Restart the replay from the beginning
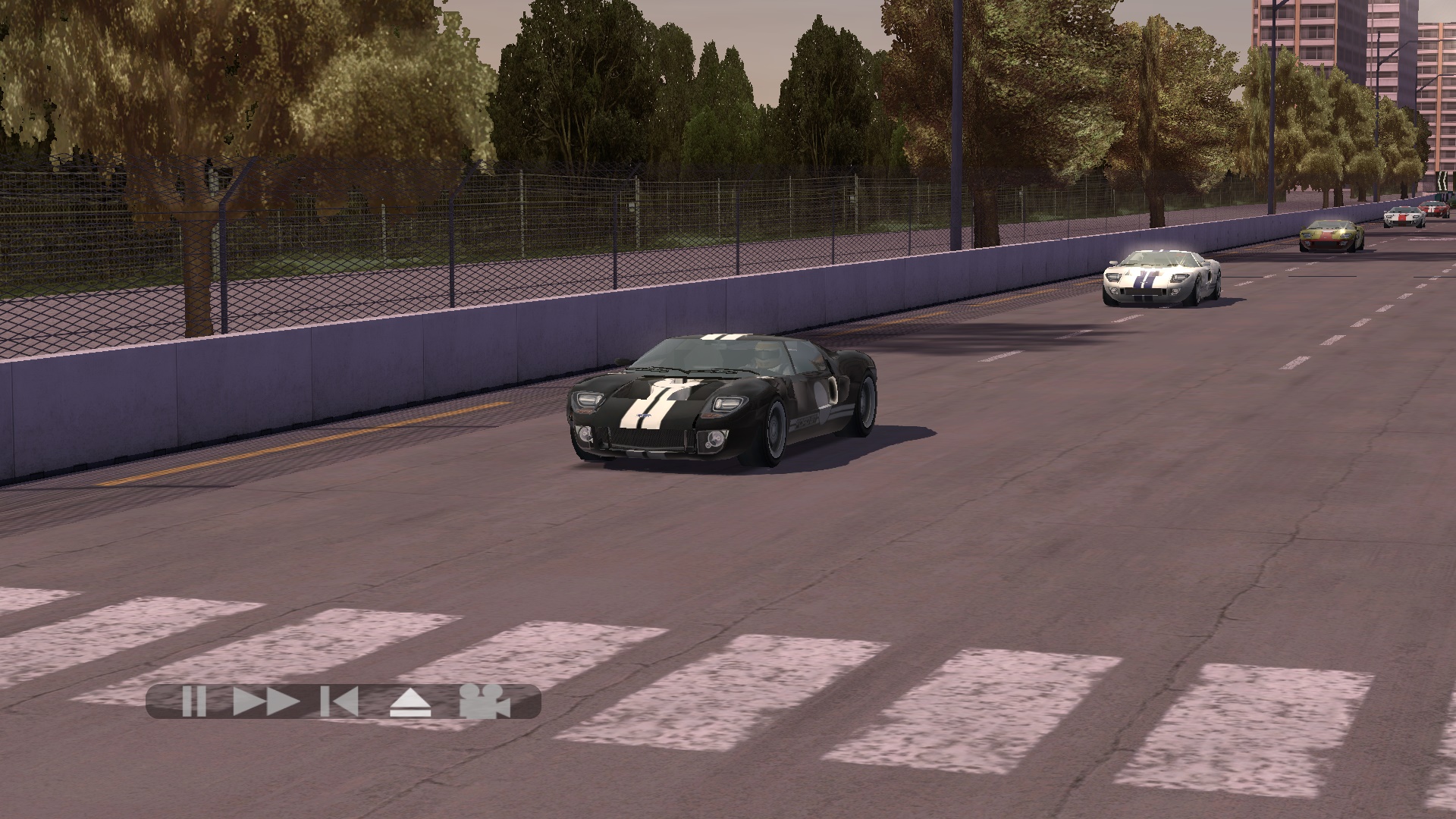The height and width of the screenshot is (819, 1456). click(x=339, y=701)
